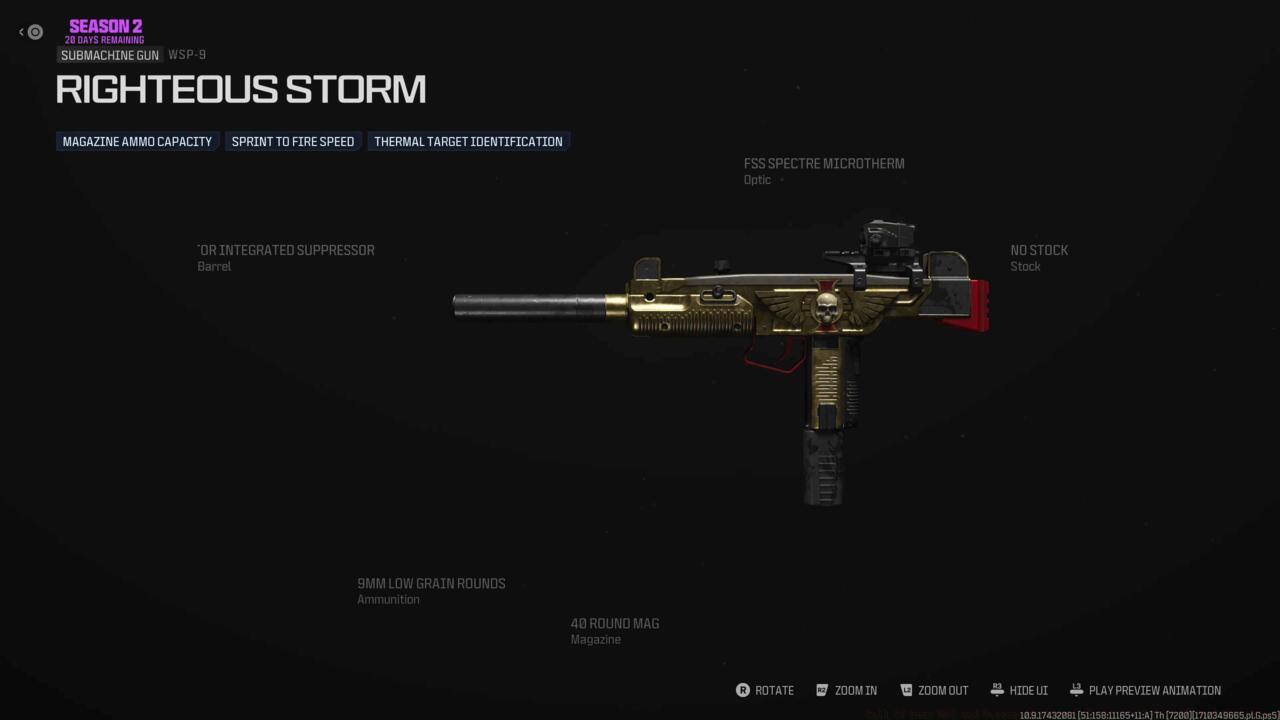Click the Magazine Ammo Capacity perk label
The height and width of the screenshot is (720, 1280).
point(136,141)
